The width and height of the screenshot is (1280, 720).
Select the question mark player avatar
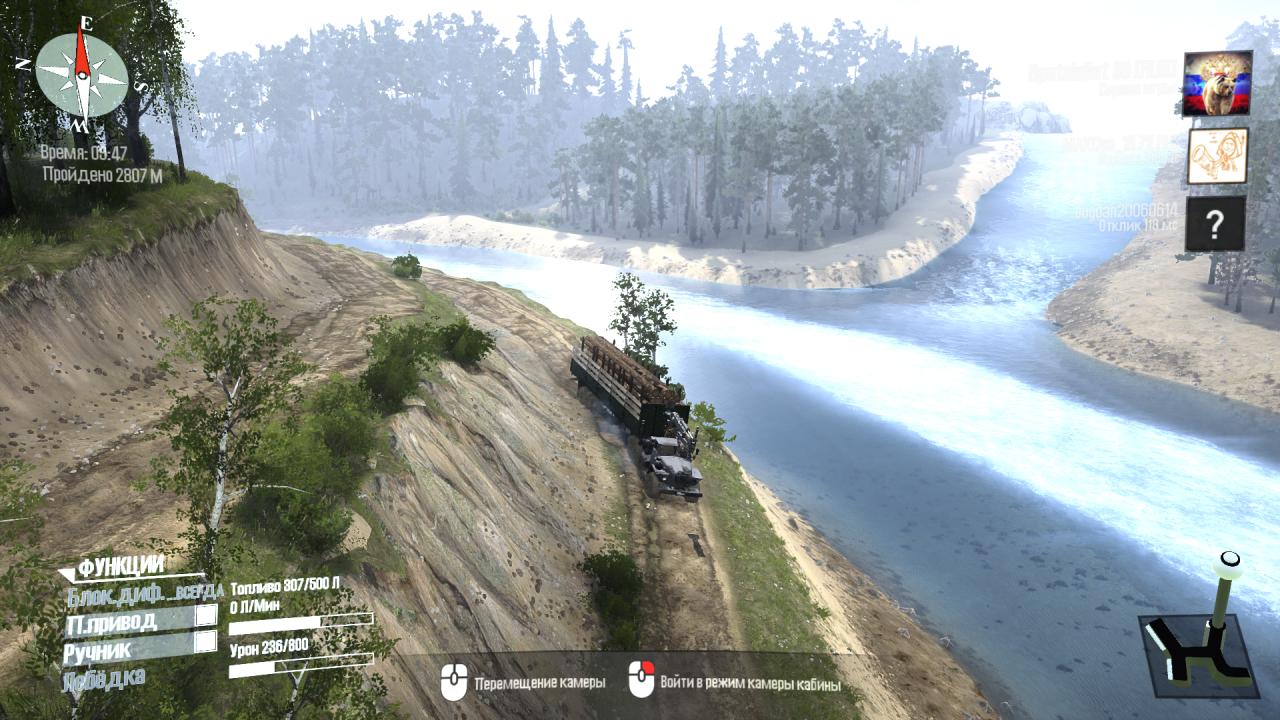[x=1216, y=224]
